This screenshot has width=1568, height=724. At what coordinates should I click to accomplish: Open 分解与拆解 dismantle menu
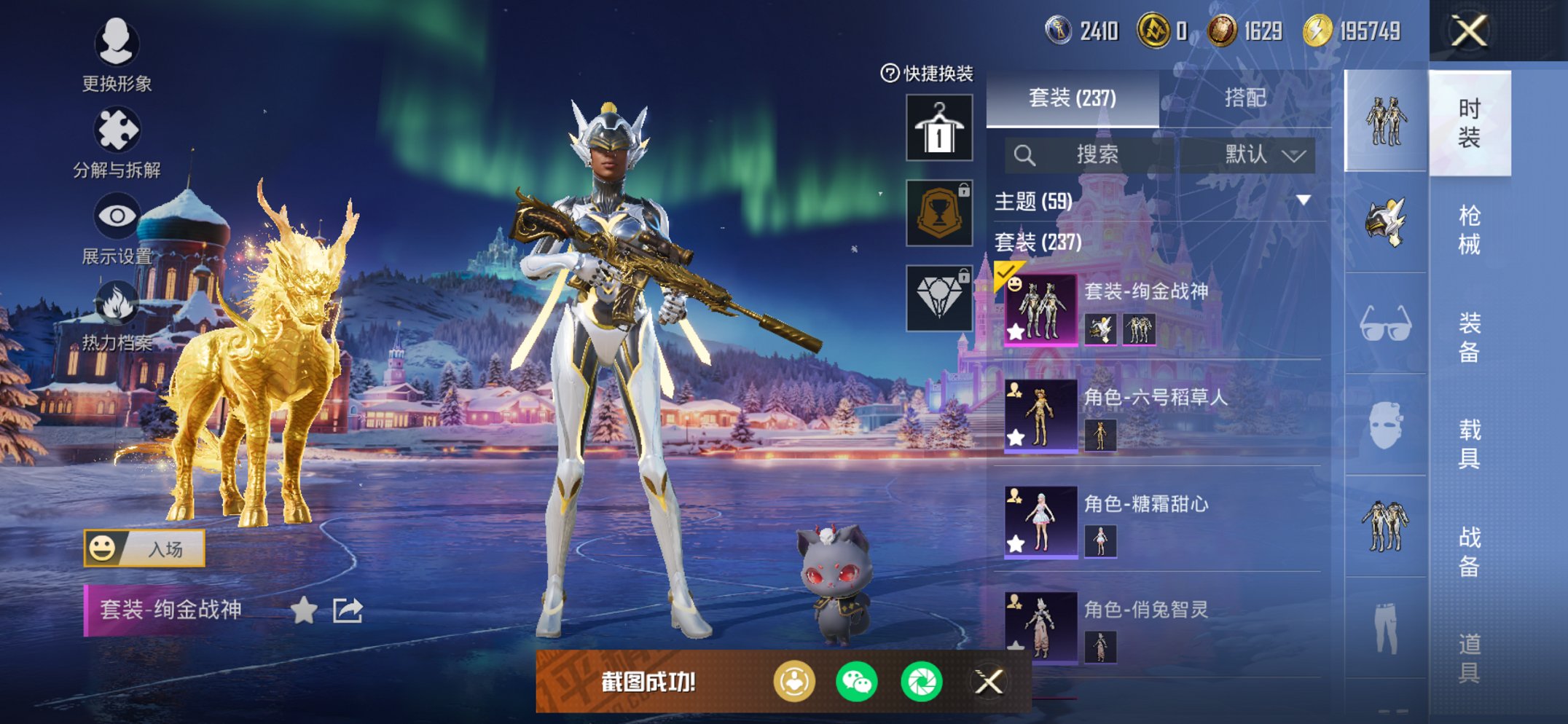117,142
